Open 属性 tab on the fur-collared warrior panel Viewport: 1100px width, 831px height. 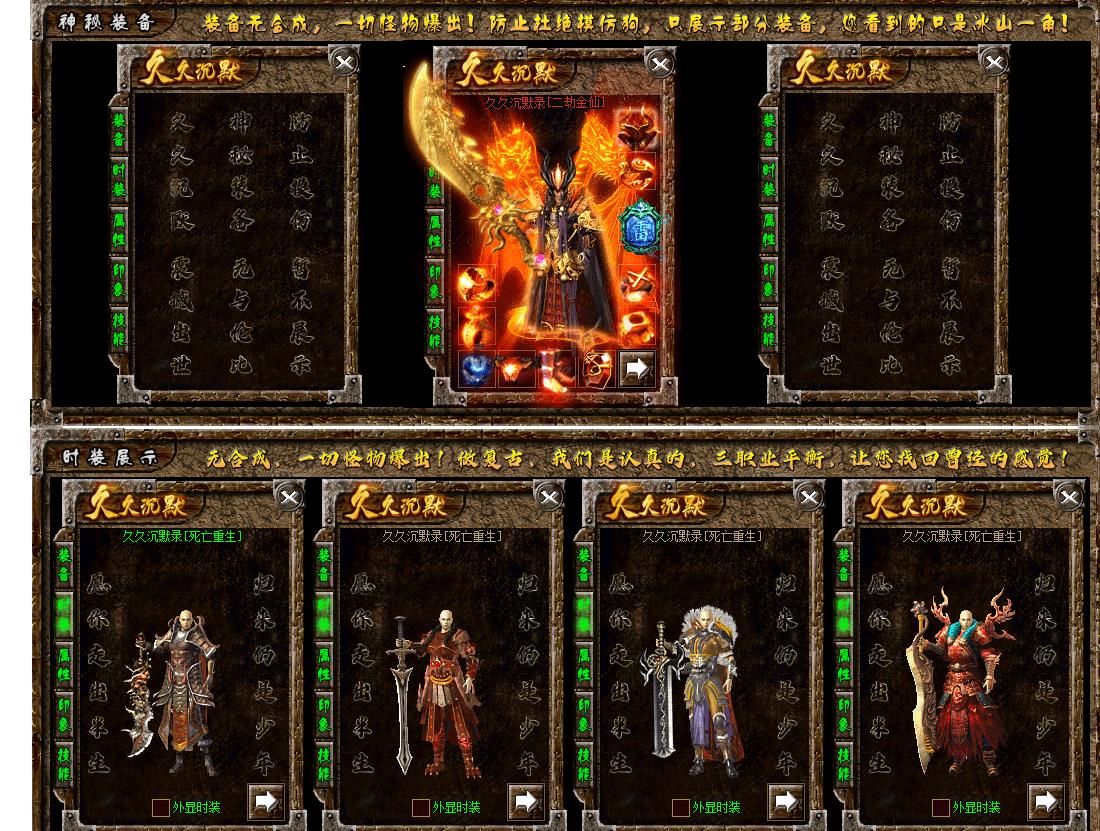tap(584, 663)
